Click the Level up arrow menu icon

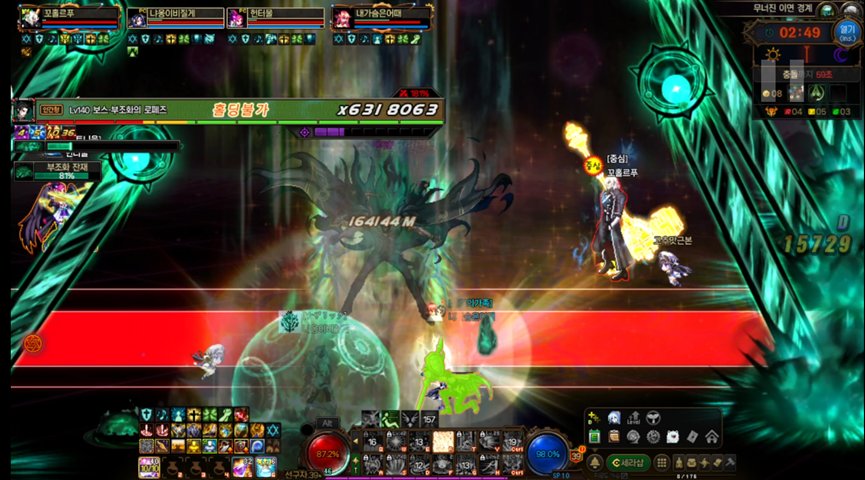pos(634,418)
